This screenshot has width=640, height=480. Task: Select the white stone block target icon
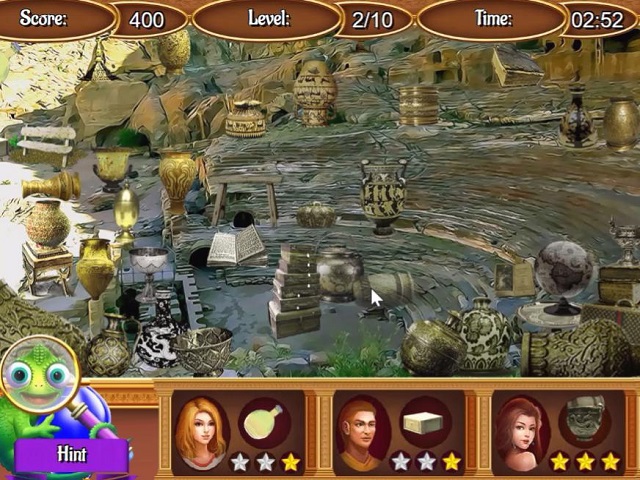(x=425, y=423)
